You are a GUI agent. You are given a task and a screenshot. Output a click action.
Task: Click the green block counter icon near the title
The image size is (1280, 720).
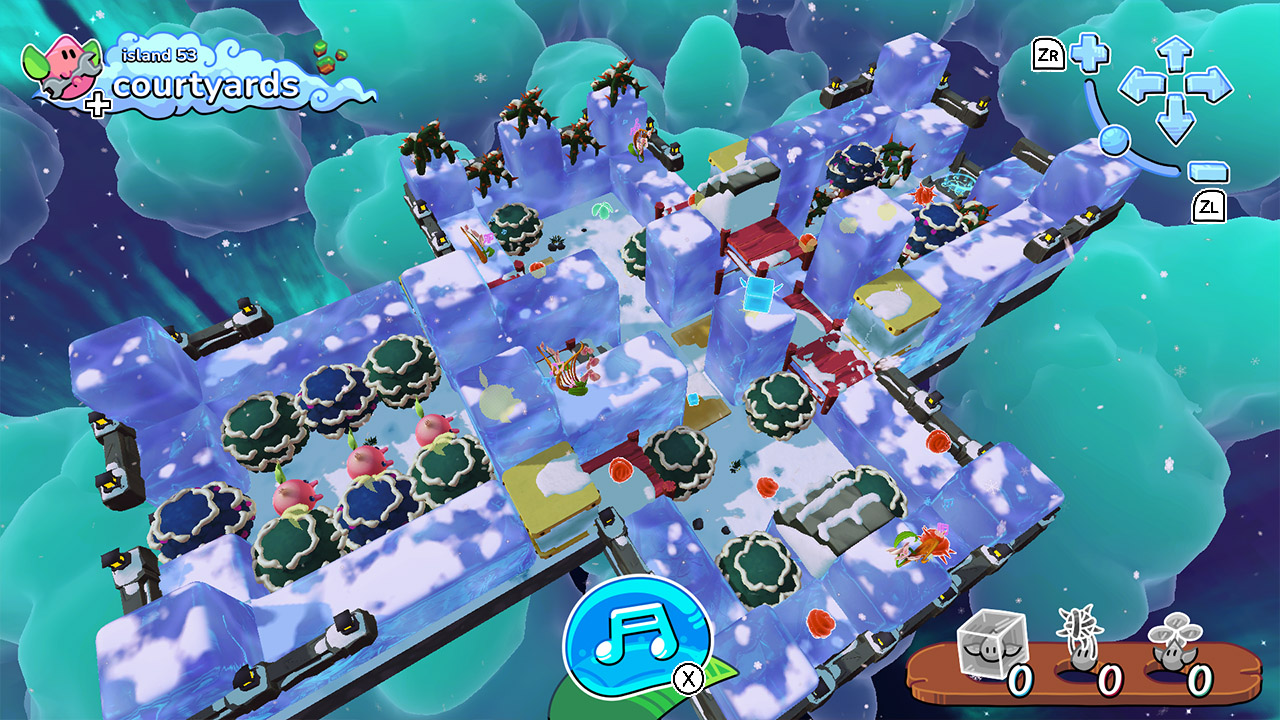326,58
